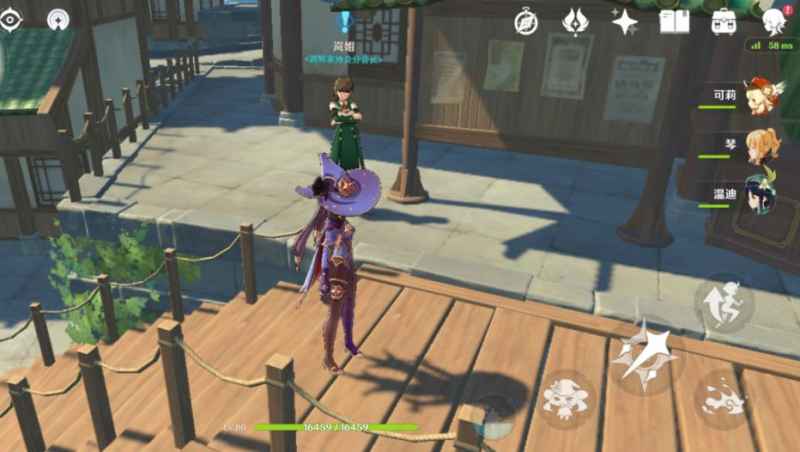Open the battle pass winged emblem icon
This screenshot has height=452, width=800.
[575, 21]
